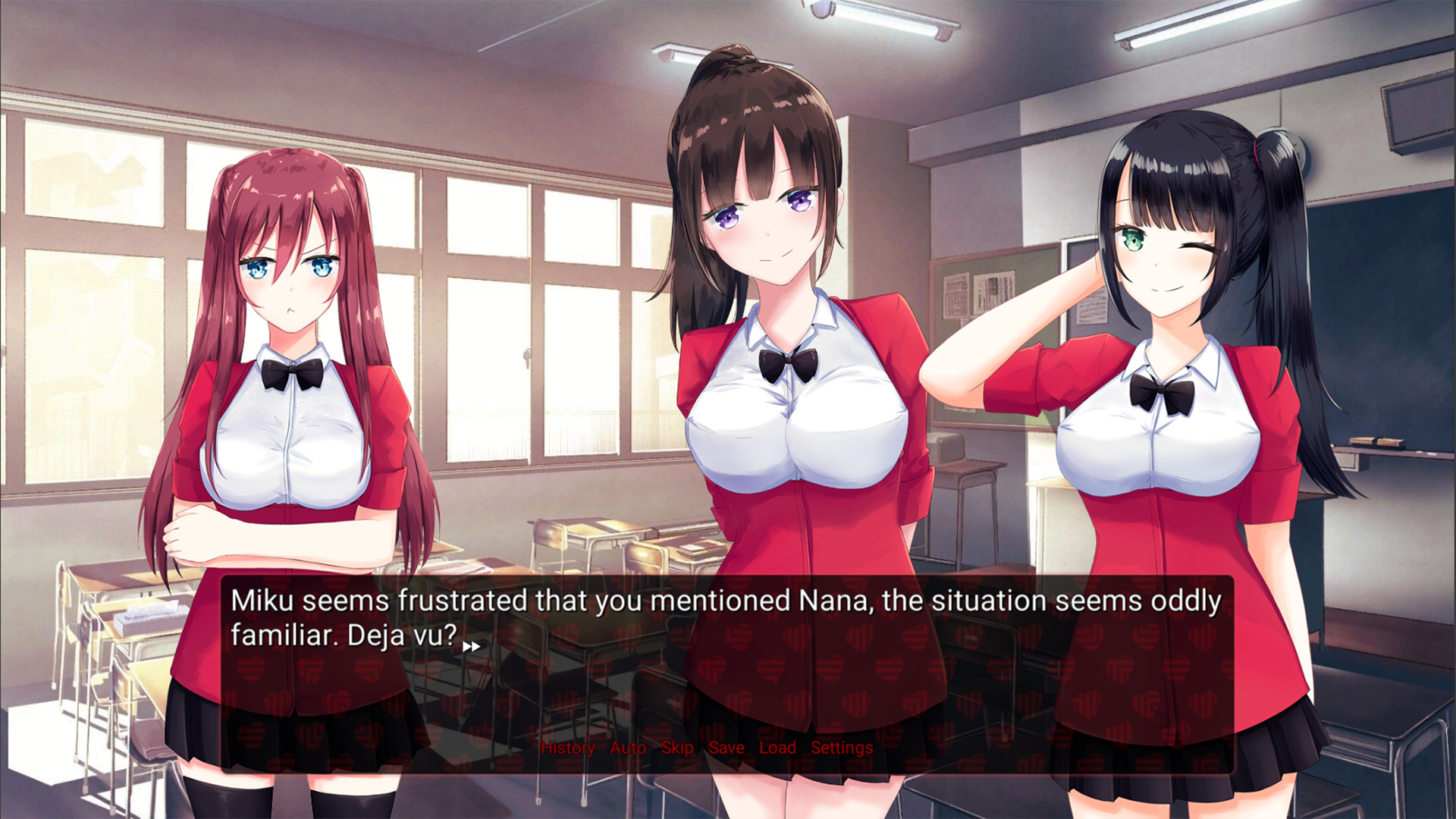Select the Save option in the quick menu

pyautogui.click(x=726, y=748)
